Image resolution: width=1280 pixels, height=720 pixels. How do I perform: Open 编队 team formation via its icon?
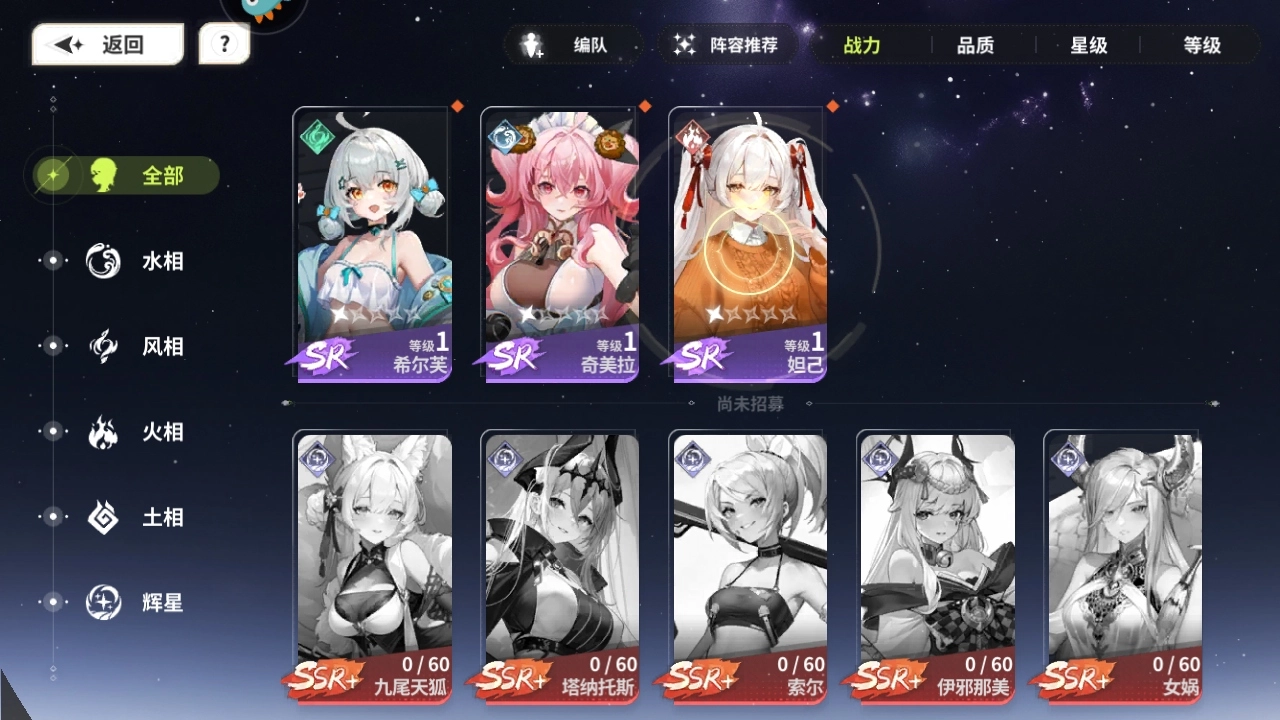pyautogui.click(x=530, y=45)
